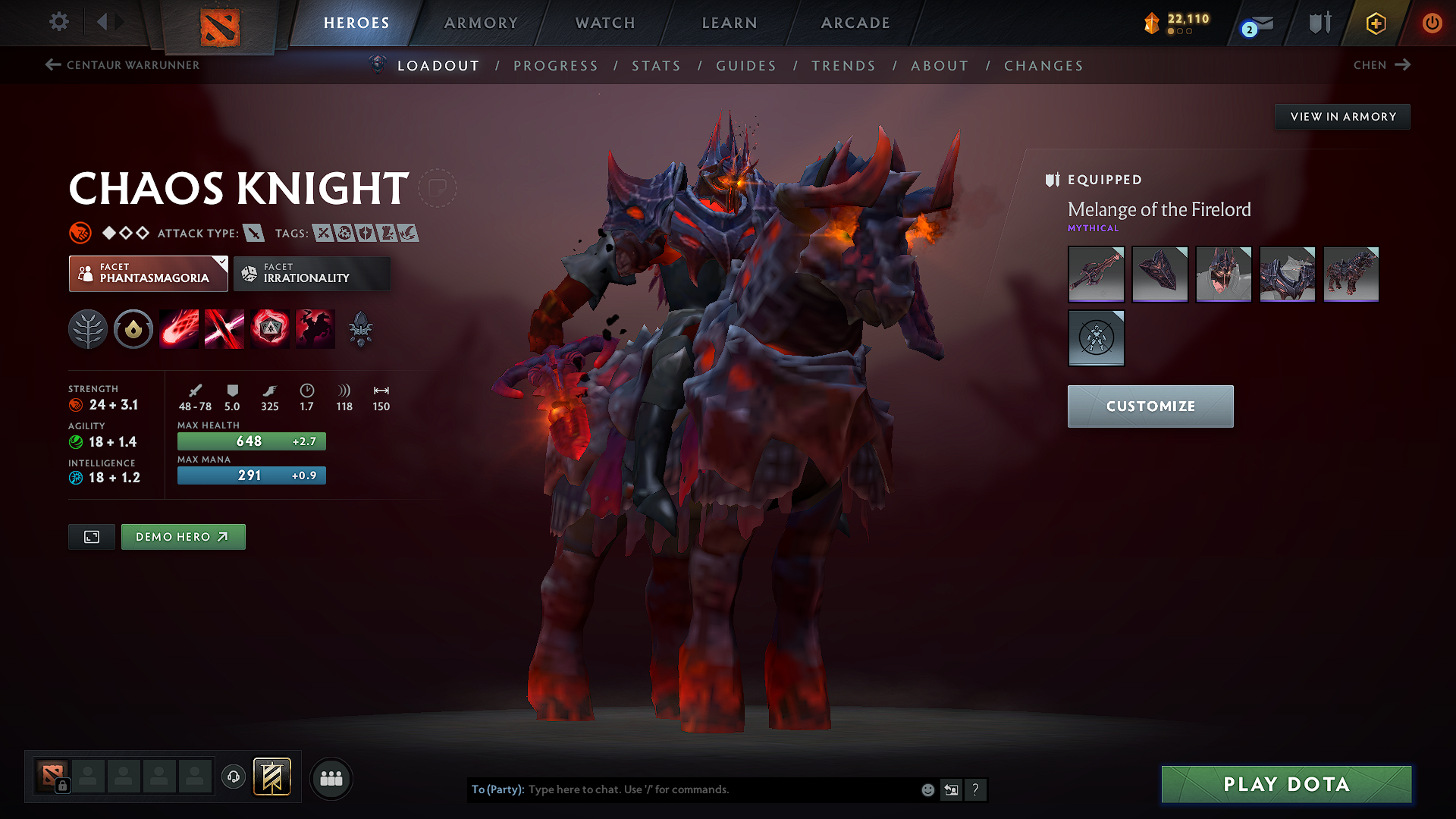The height and width of the screenshot is (819, 1456).
Task: Open the ARMORY menu tab
Action: click(x=480, y=23)
